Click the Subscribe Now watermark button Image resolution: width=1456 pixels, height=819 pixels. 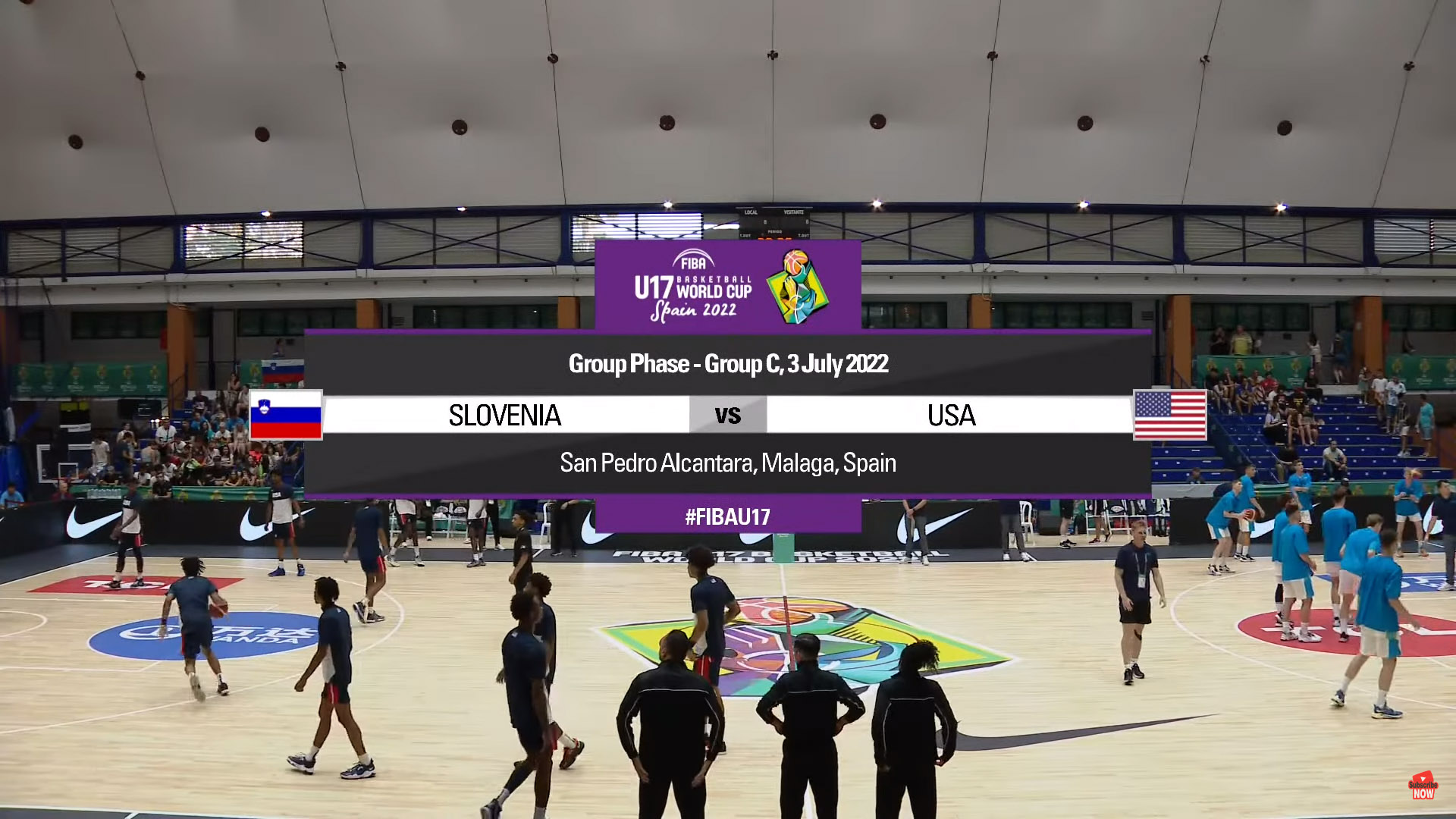(x=1423, y=786)
